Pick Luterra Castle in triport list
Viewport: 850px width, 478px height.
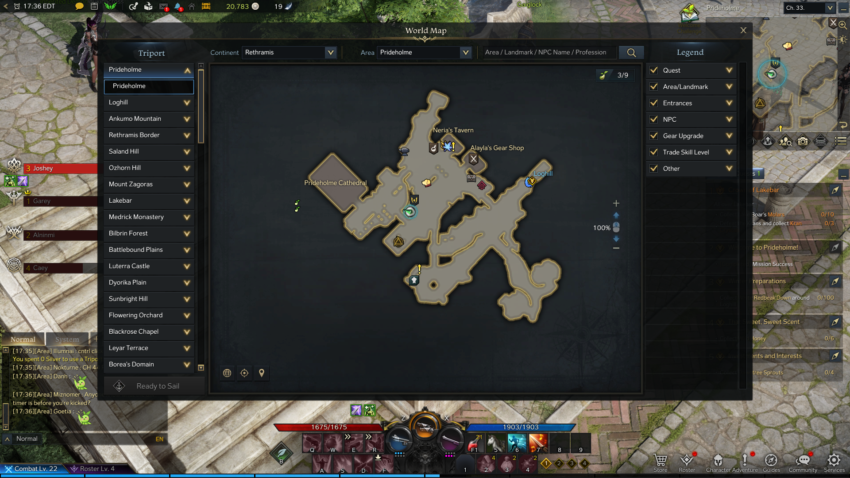pyautogui.click(x=150, y=266)
